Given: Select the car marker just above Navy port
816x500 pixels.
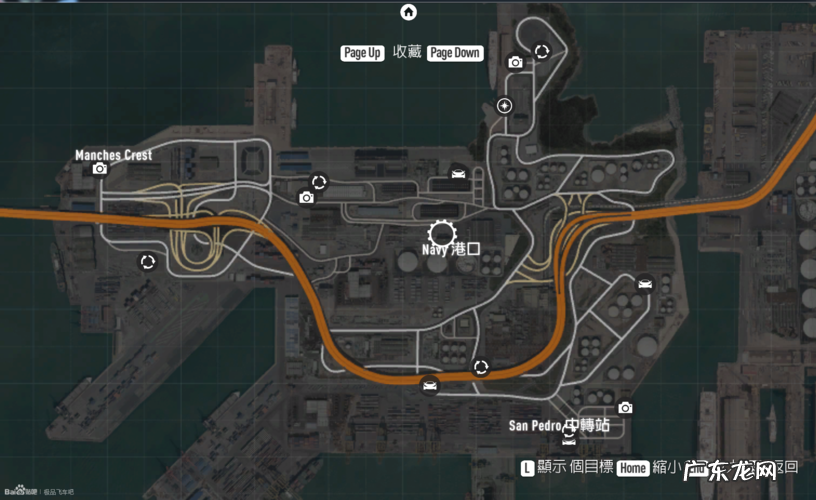Looking at the screenshot, I should (x=458, y=174).
